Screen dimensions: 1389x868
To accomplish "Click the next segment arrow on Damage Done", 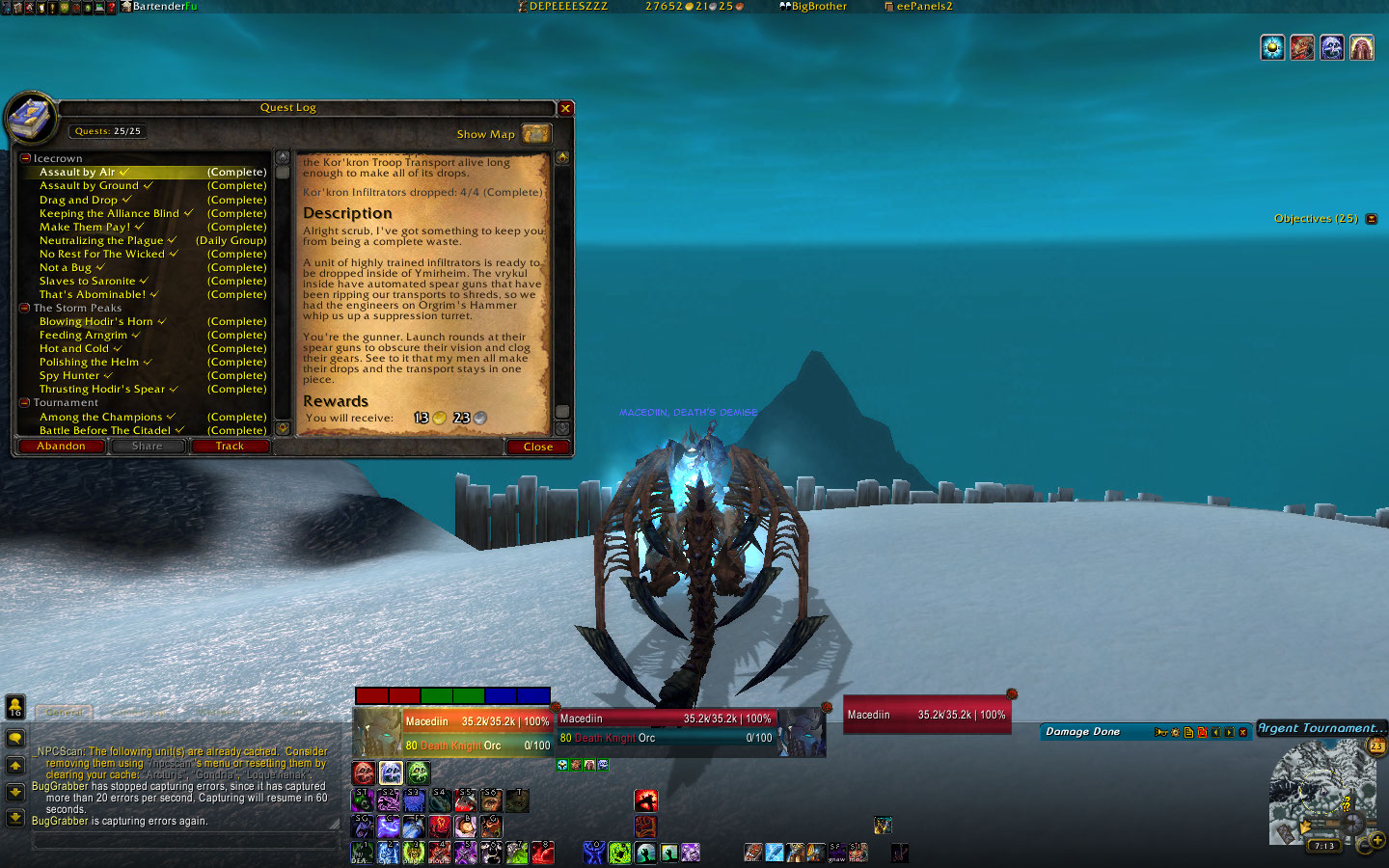I will click(x=1229, y=732).
